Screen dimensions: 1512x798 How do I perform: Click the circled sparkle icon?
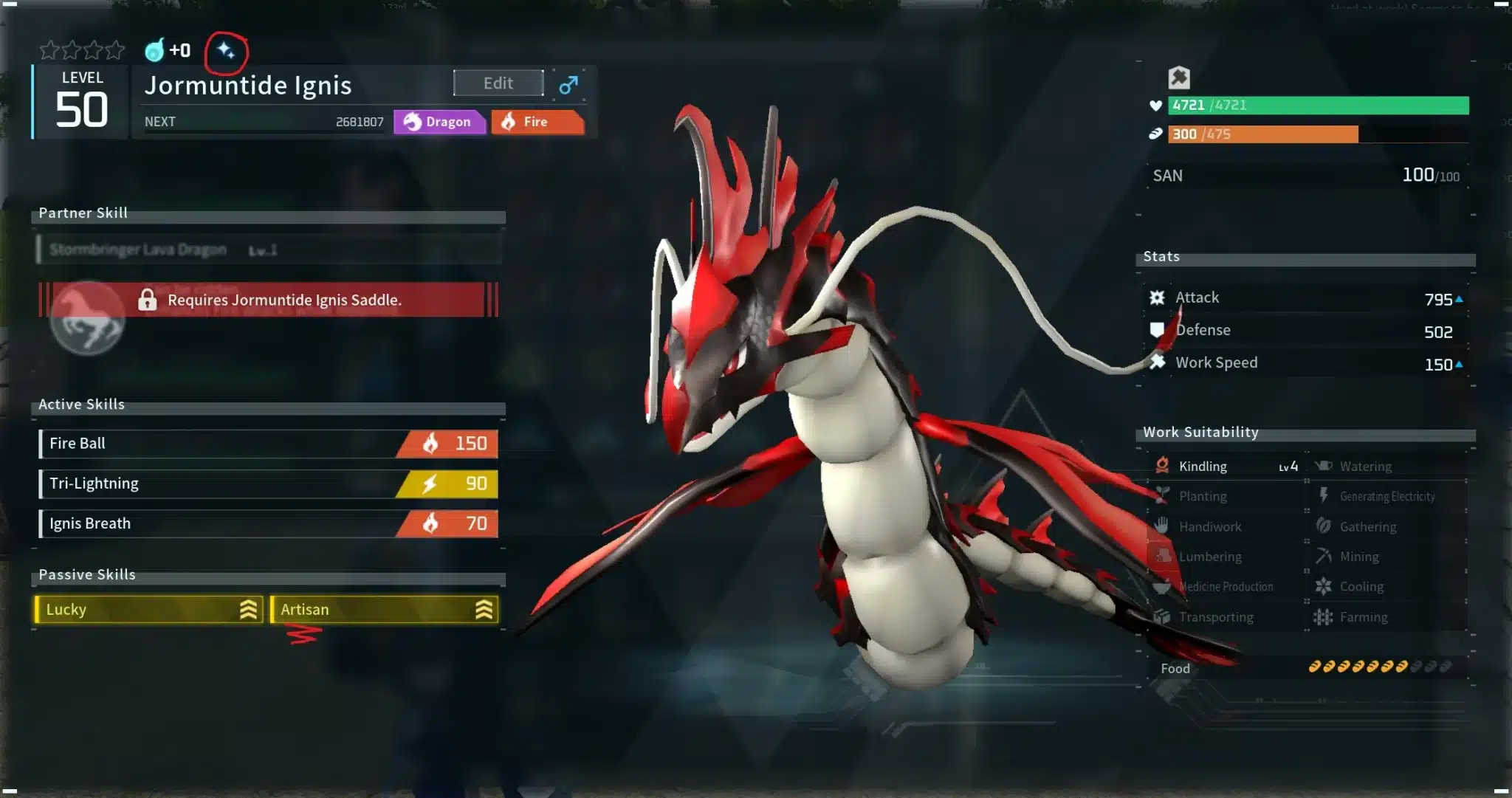click(x=226, y=51)
